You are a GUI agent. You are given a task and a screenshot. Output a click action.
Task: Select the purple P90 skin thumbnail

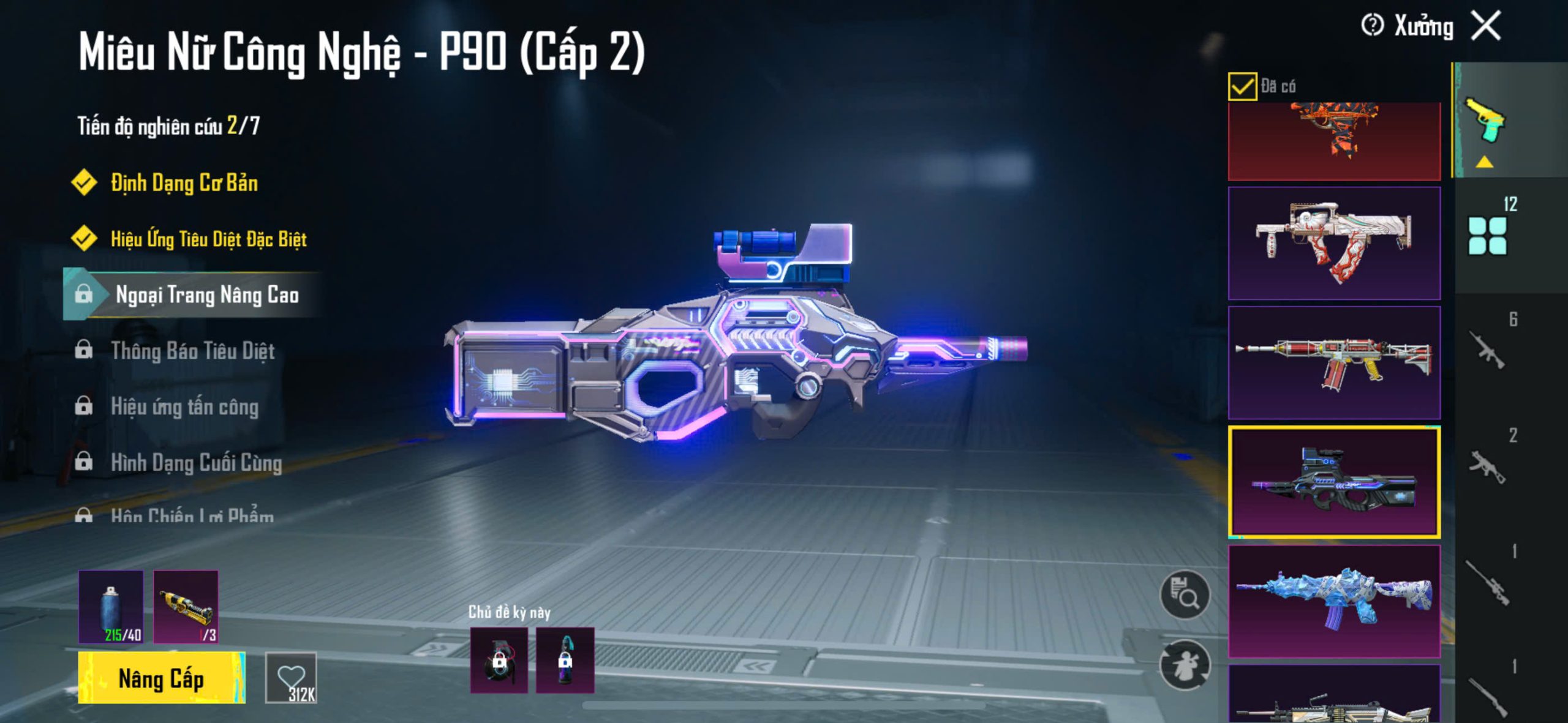(x=1334, y=482)
